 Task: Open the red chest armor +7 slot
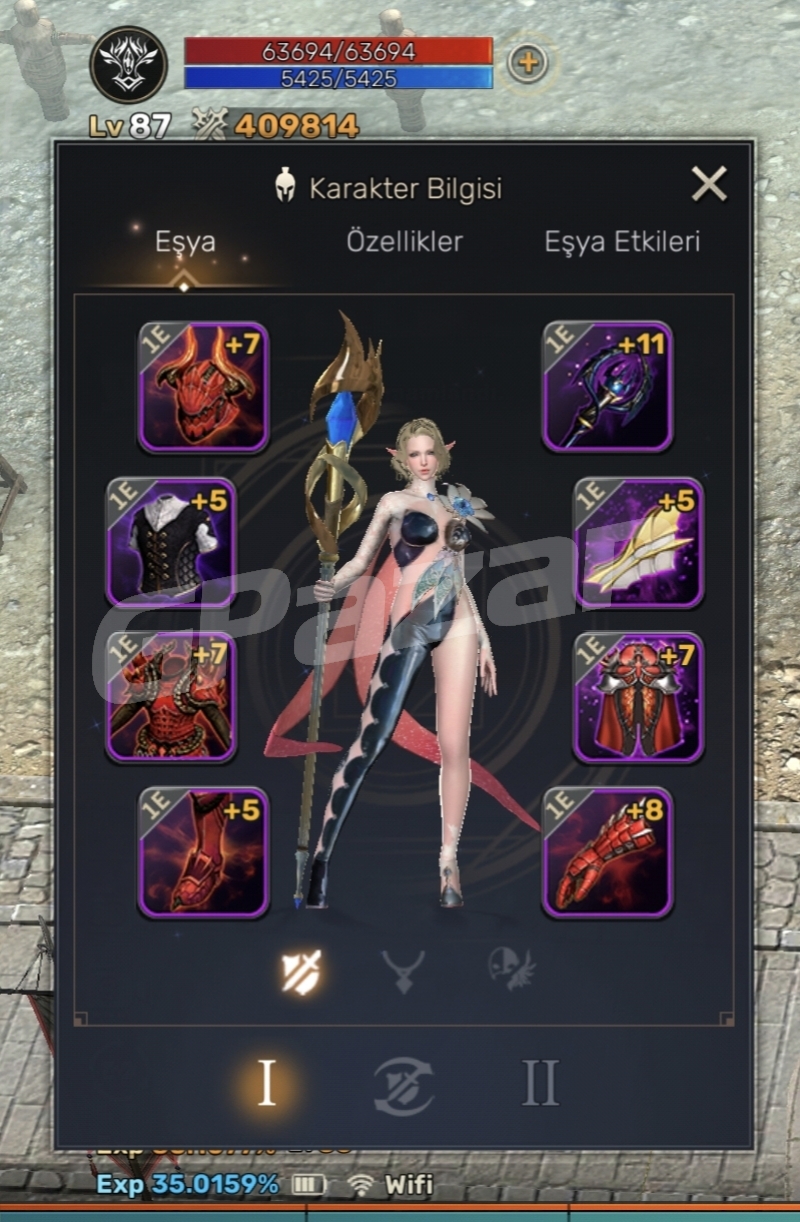point(171,698)
